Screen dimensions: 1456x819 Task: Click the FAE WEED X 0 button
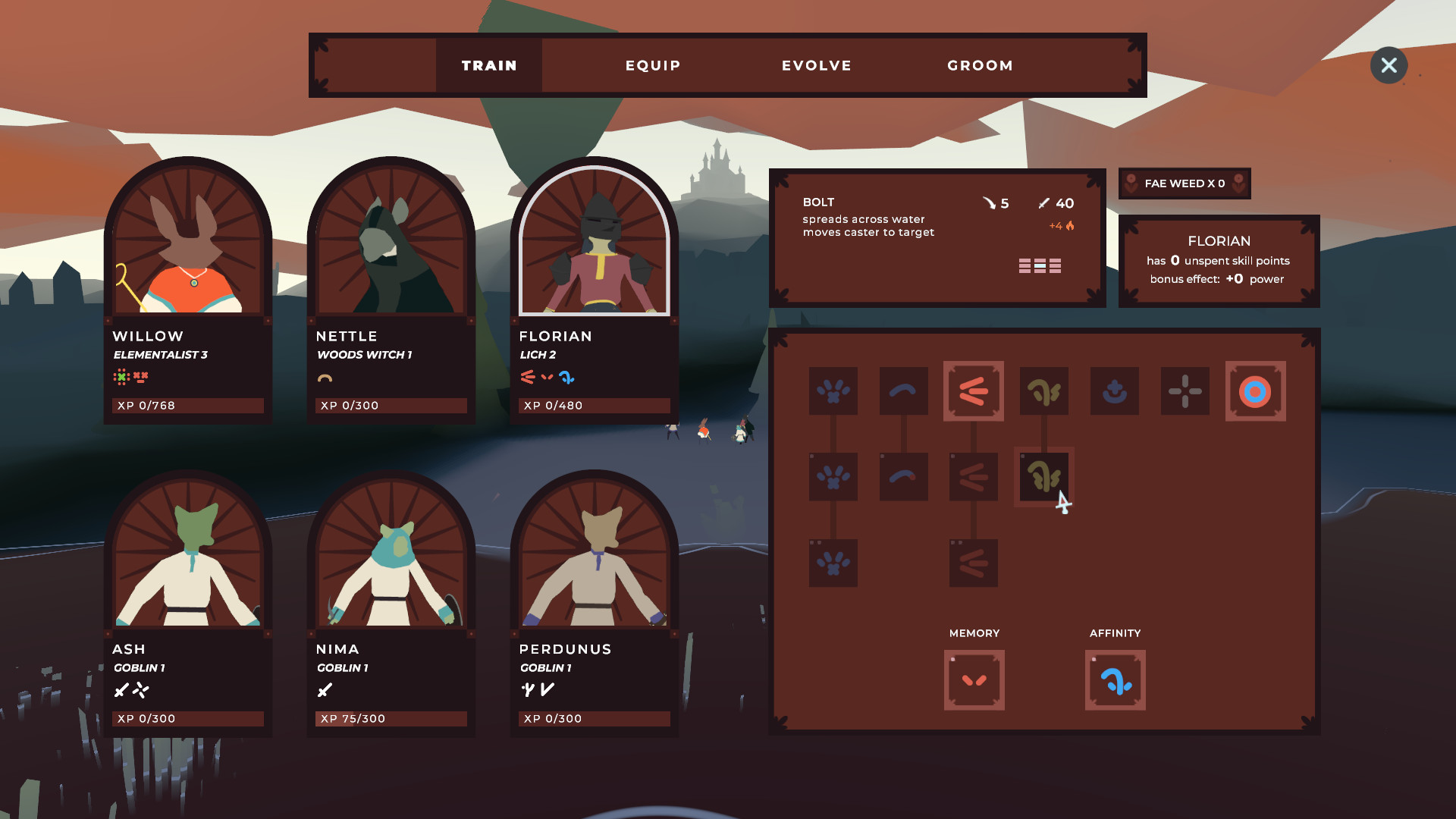point(1185,183)
